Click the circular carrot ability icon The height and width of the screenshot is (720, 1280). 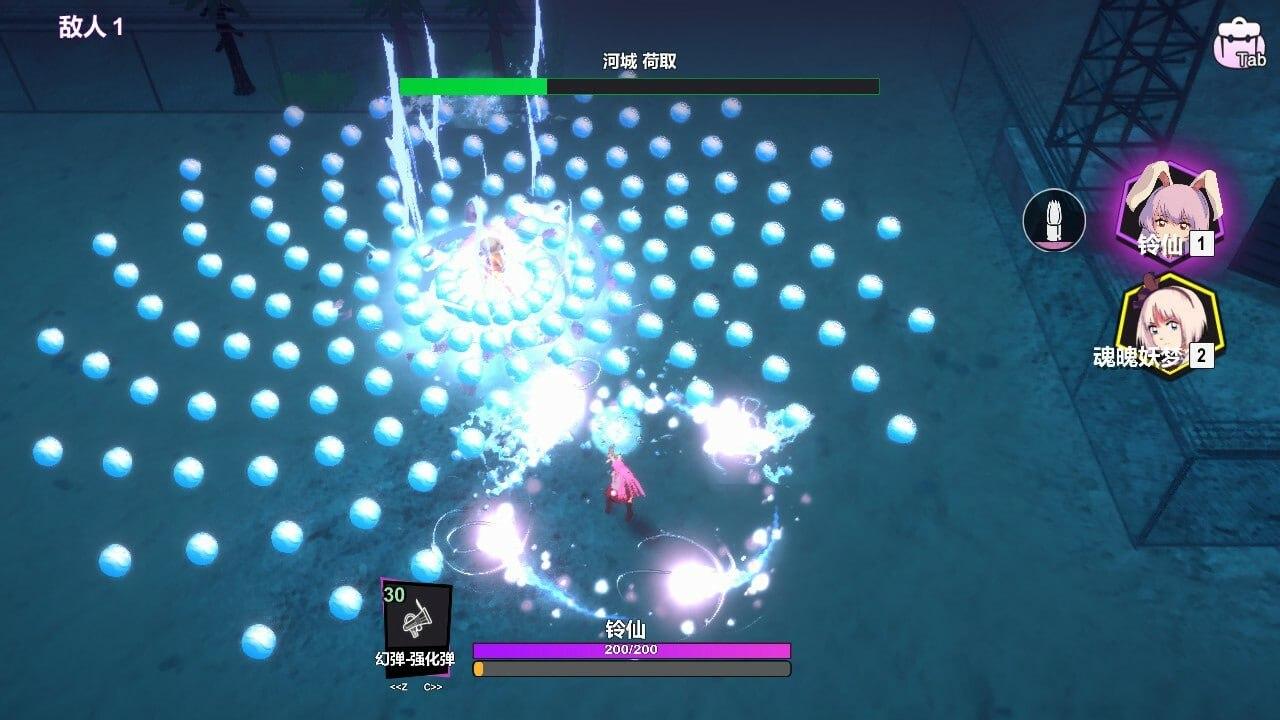(1053, 221)
